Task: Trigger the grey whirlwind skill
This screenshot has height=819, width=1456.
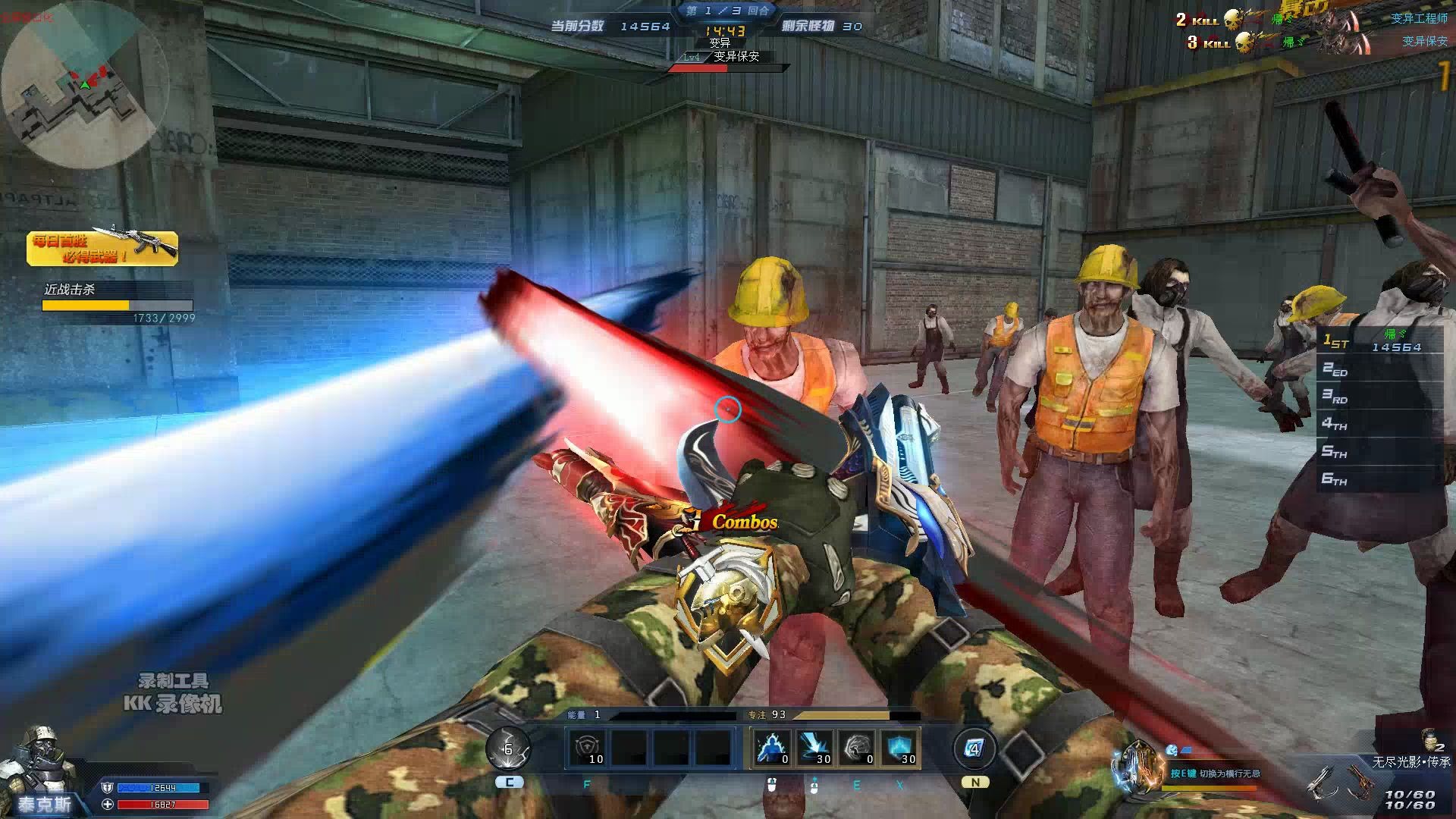Action: (856, 748)
